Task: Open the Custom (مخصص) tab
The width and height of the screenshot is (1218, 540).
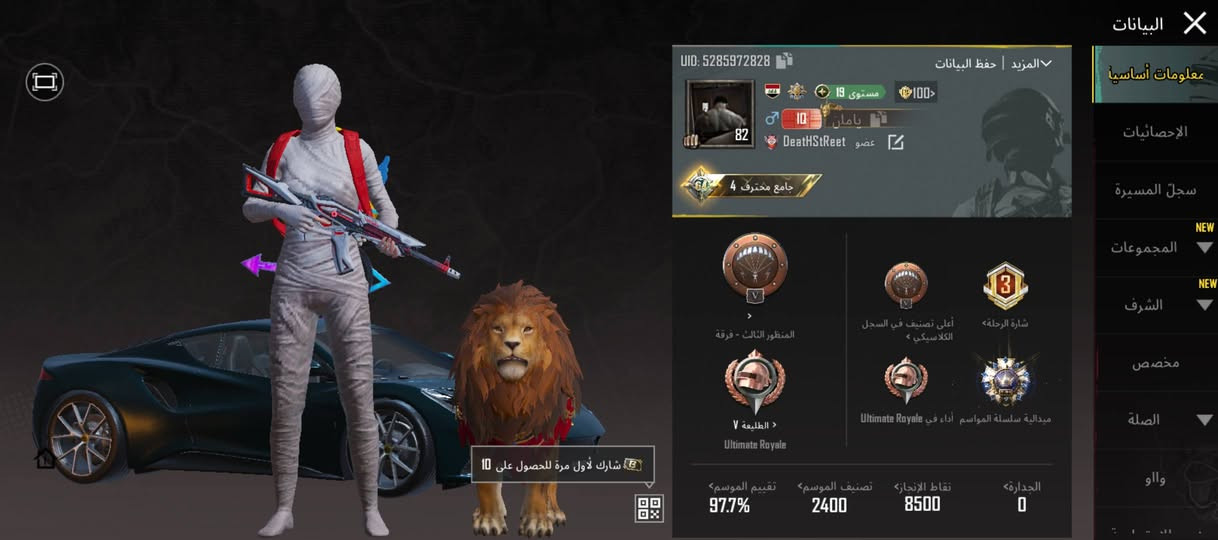Action: click(x=1155, y=362)
